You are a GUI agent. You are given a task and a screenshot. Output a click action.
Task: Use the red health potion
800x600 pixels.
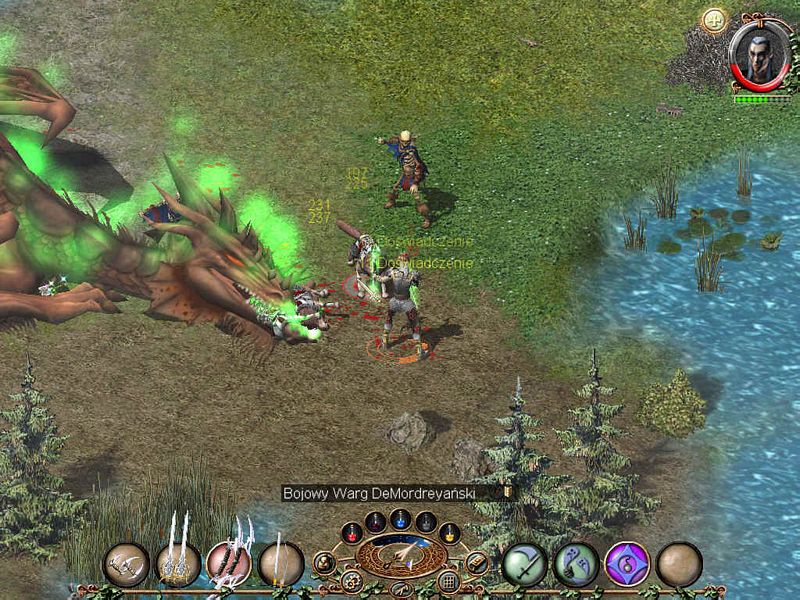point(351,533)
